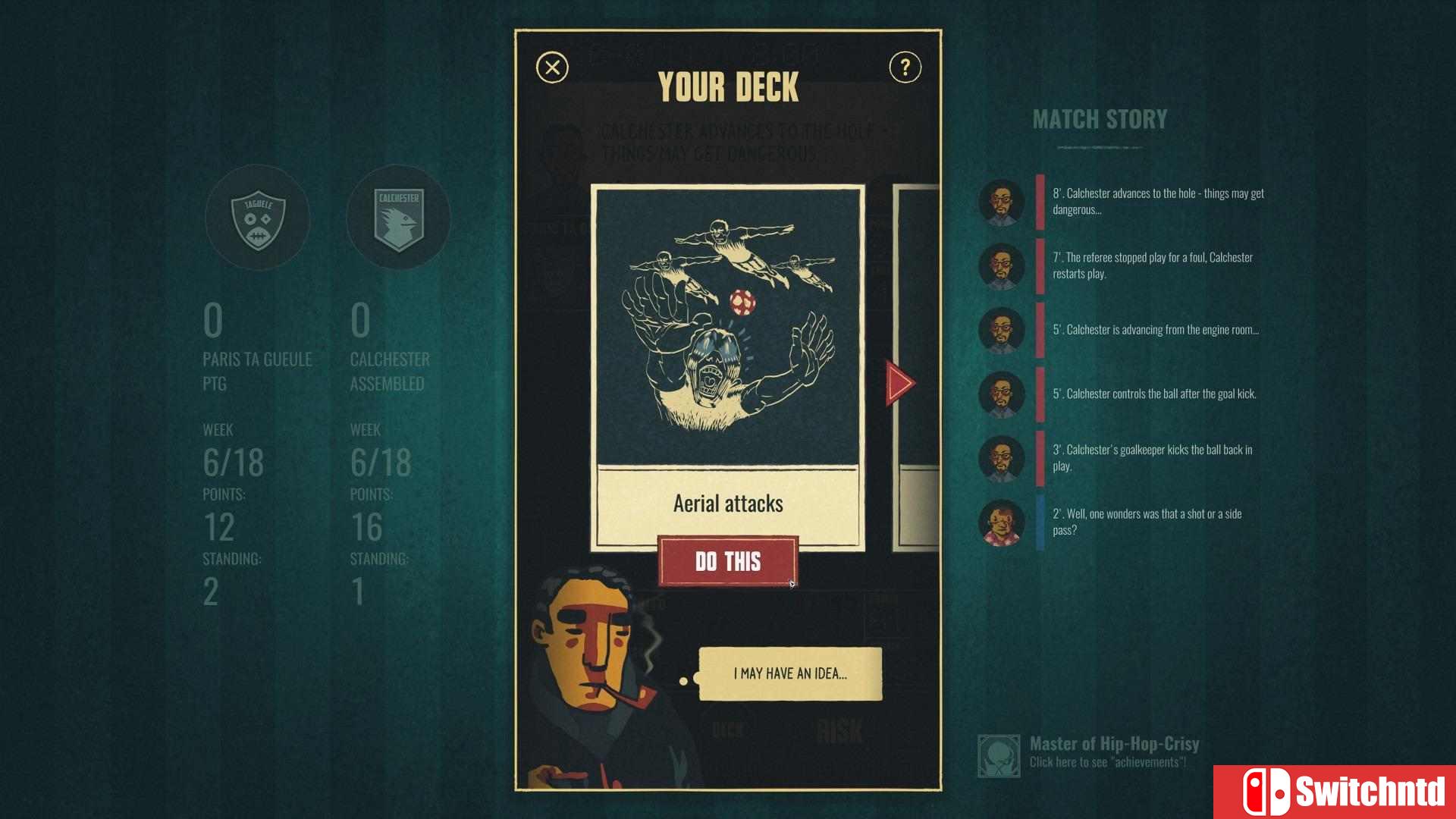Close the Your Deck panel
The height and width of the screenshot is (819, 1456).
click(x=552, y=67)
